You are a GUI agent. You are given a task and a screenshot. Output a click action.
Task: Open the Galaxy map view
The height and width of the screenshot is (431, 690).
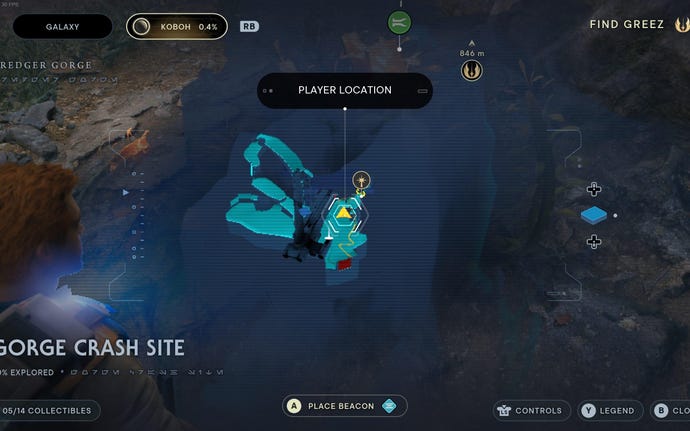62,27
